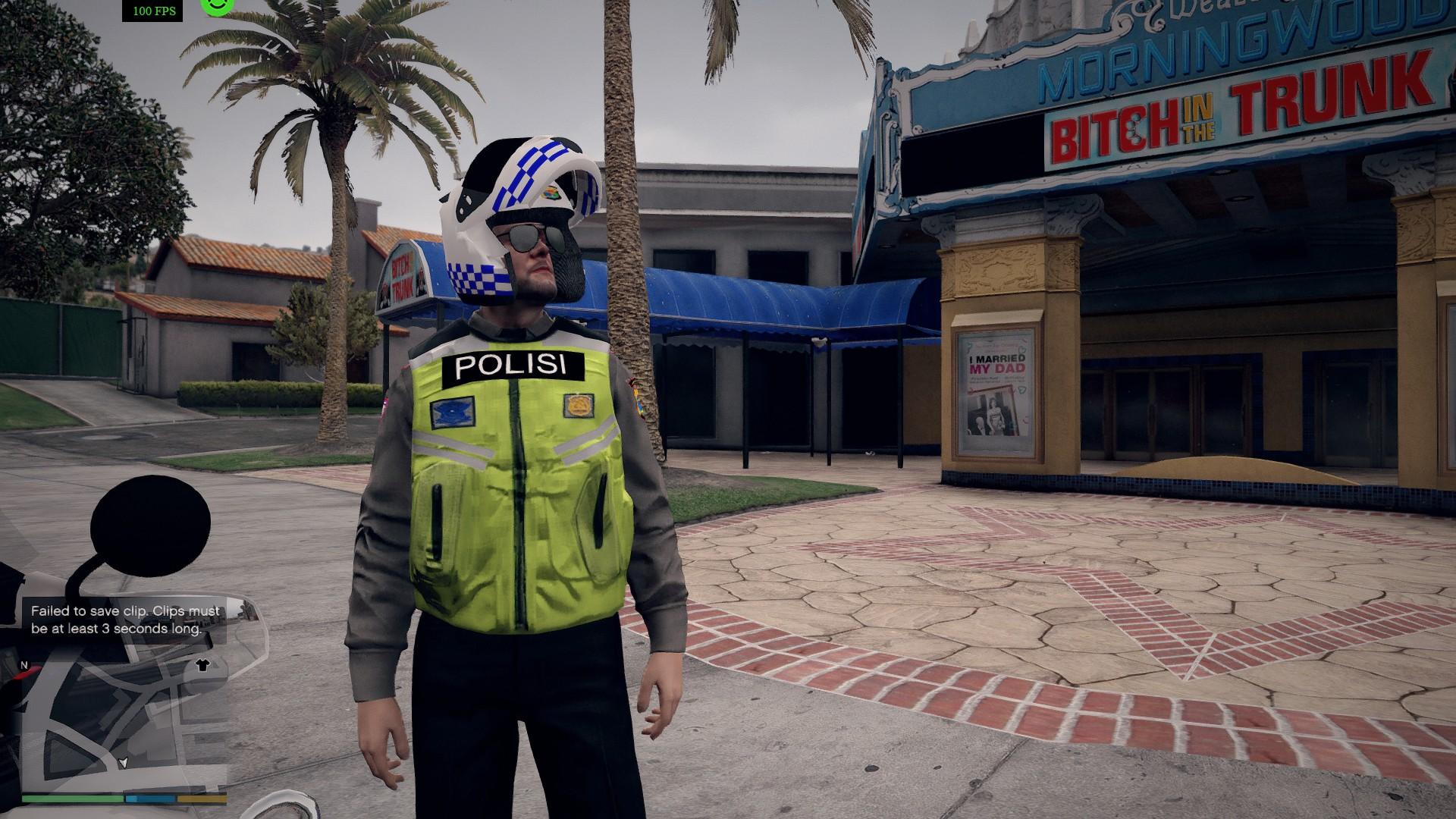Toggle the green health bar segment
This screenshot has width=1456, height=819.
[72, 800]
